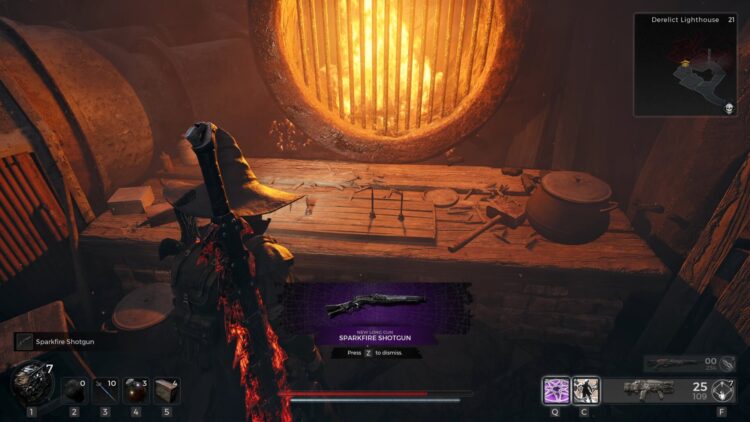Choose the blue rod item in slot 3
This screenshot has height=422, width=750.
pos(105,390)
